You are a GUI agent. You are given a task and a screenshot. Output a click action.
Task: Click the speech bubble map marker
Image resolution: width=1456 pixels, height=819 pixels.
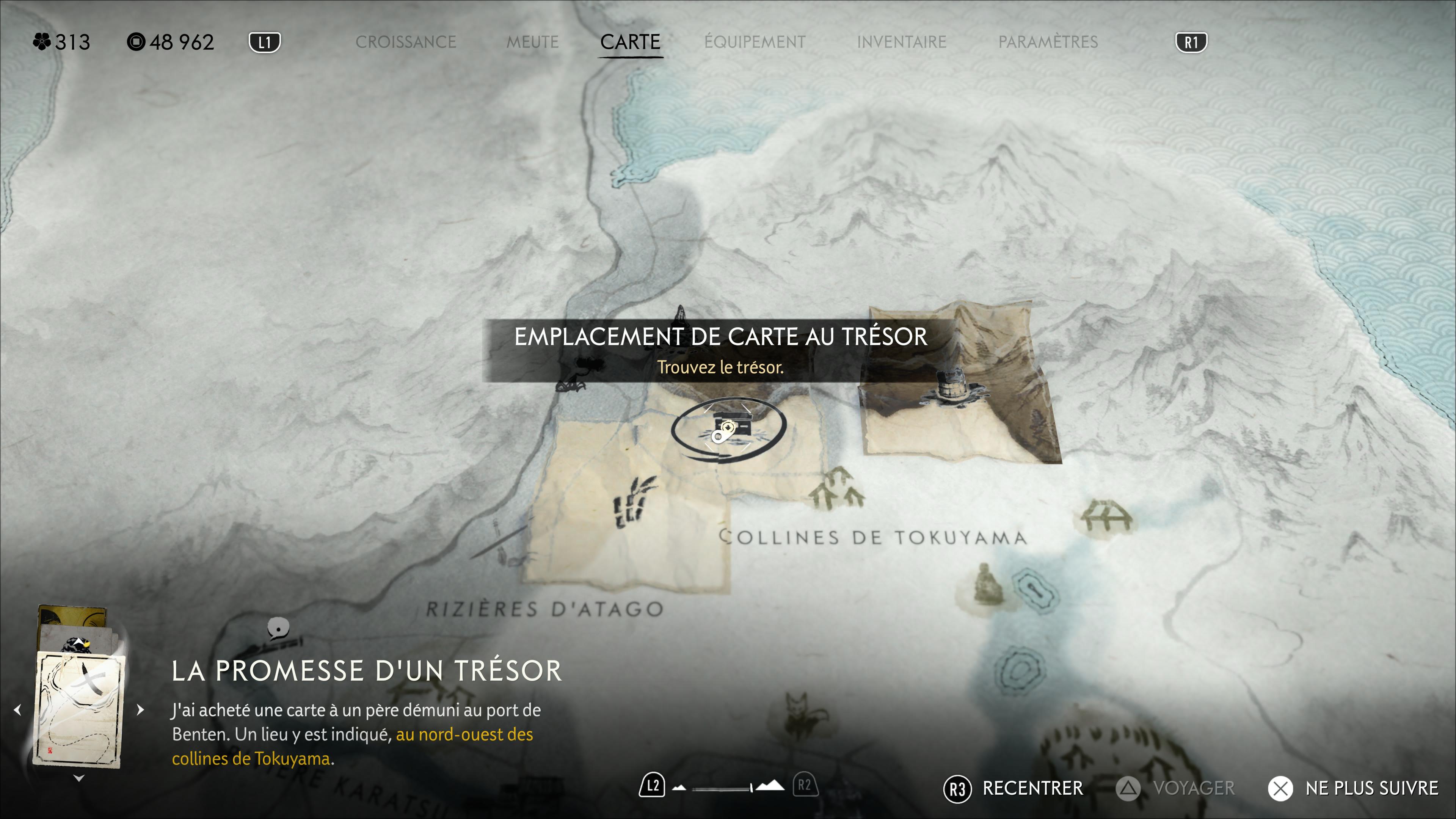coord(278,628)
